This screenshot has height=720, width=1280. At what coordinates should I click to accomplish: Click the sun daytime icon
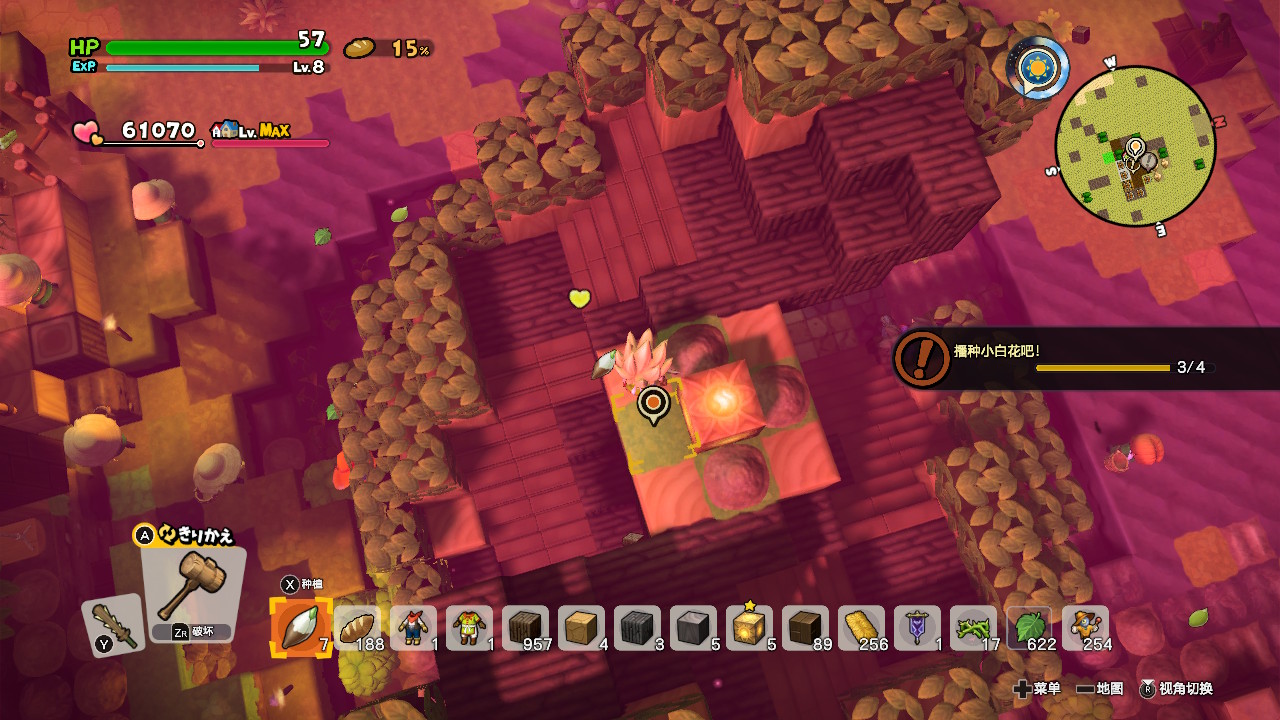[1038, 67]
